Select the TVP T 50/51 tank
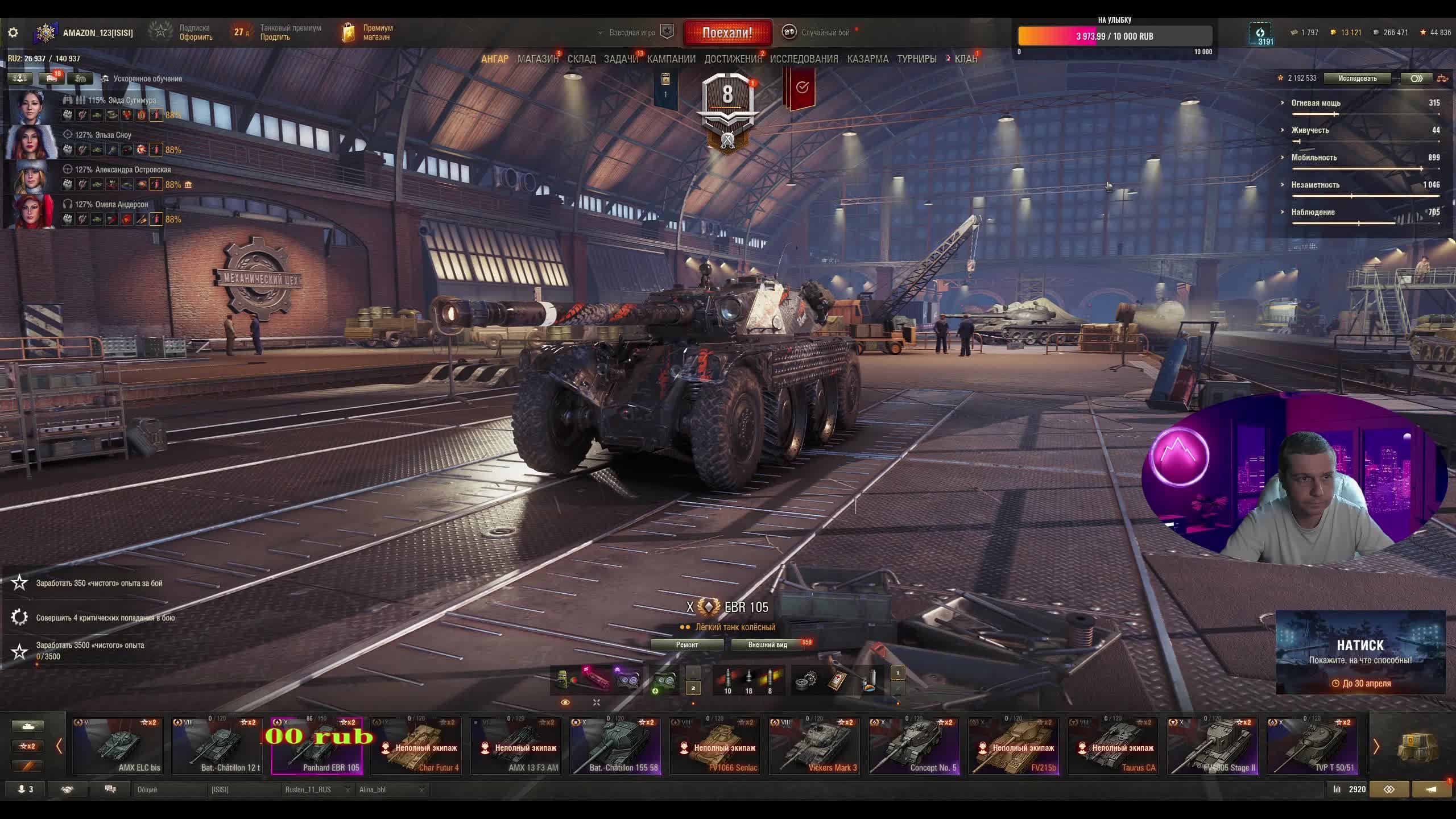Image resolution: width=1456 pixels, height=819 pixels. pos(1312,746)
